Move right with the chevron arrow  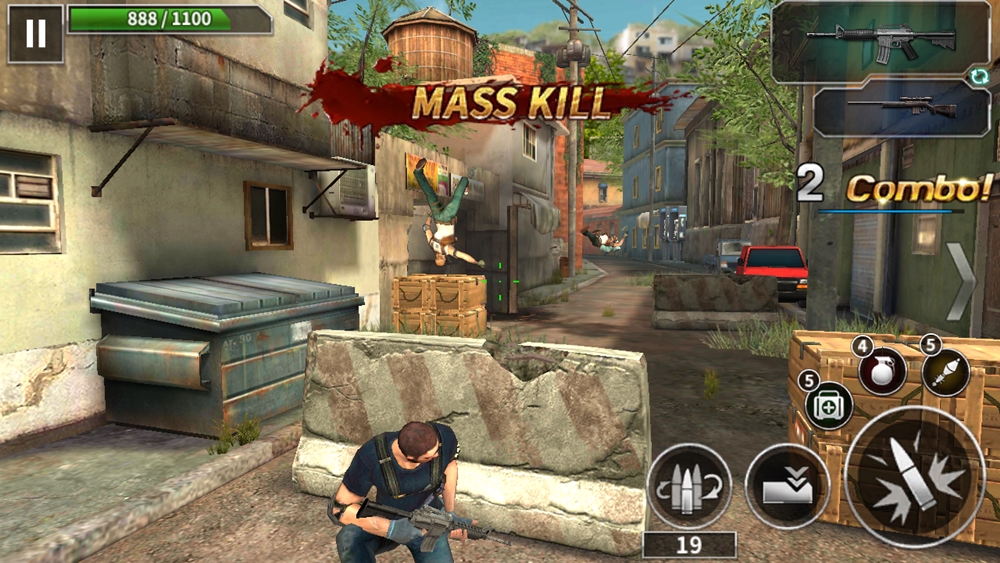962,281
